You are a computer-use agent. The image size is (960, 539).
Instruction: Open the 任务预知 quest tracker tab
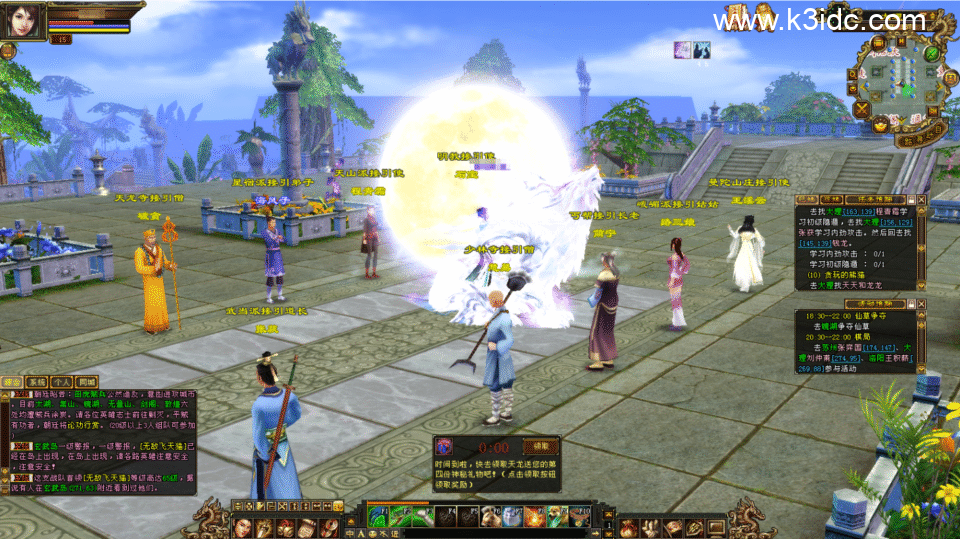(876, 200)
